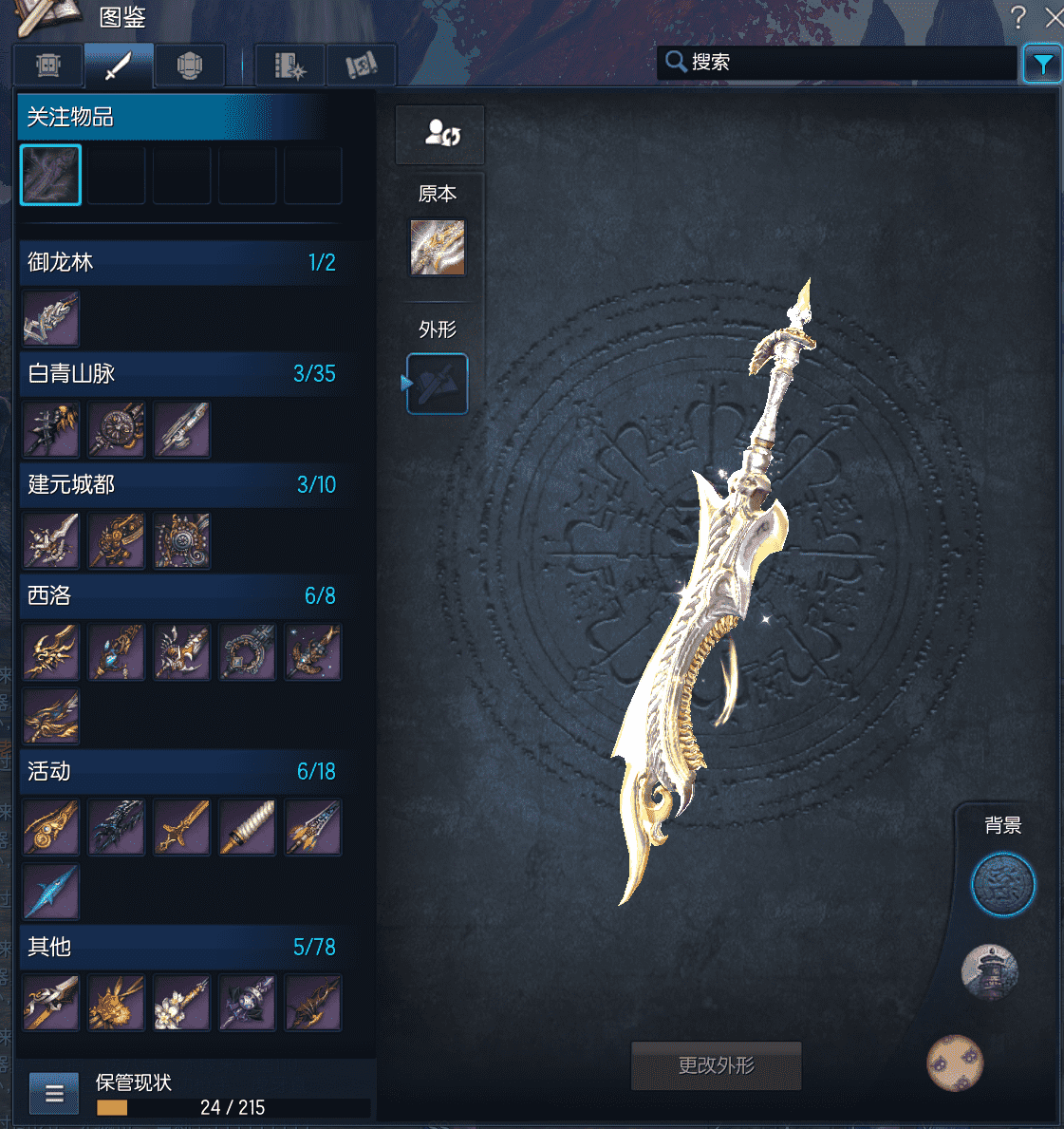Close the 图鉴 window
The width and height of the screenshot is (1064, 1129).
(x=1053, y=17)
